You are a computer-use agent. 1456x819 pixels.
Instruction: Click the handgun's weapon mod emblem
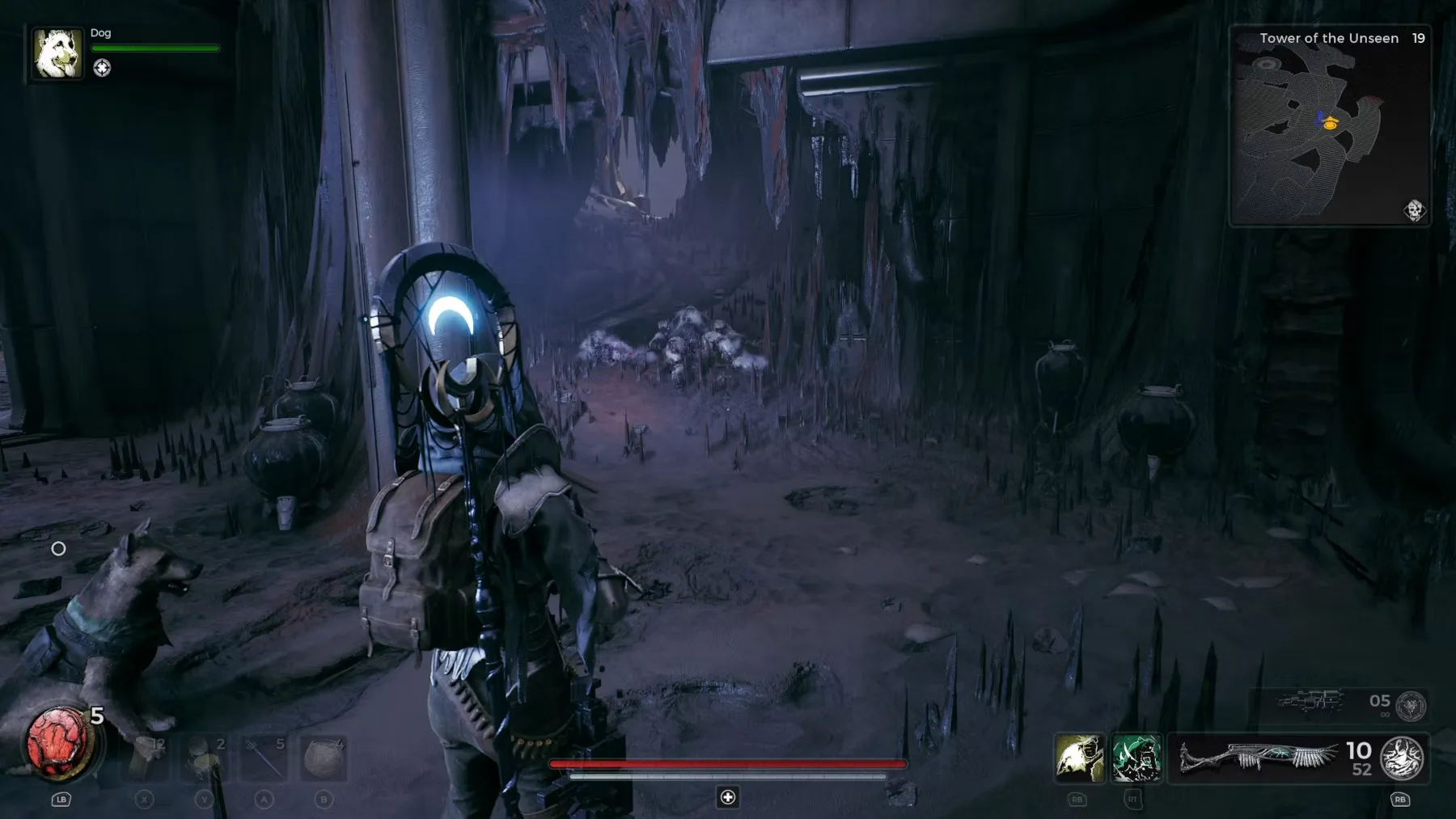[x=1411, y=706]
